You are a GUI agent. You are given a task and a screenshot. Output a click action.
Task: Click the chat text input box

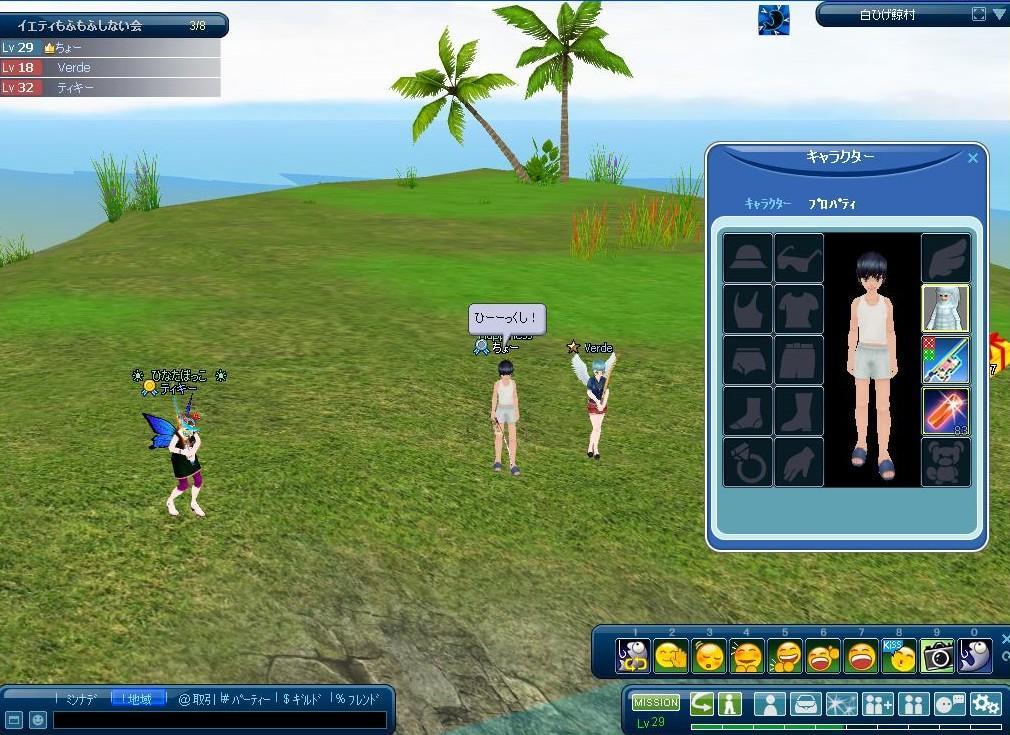coord(219,720)
